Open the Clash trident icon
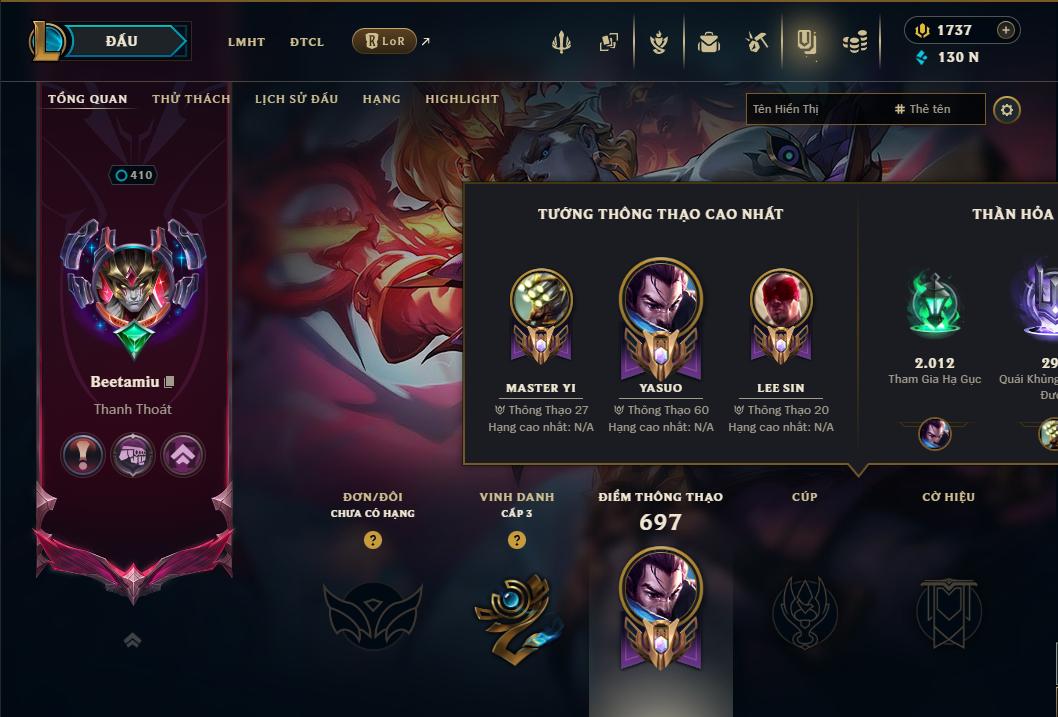The height and width of the screenshot is (717, 1058). pyautogui.click(x=561, y=42)
